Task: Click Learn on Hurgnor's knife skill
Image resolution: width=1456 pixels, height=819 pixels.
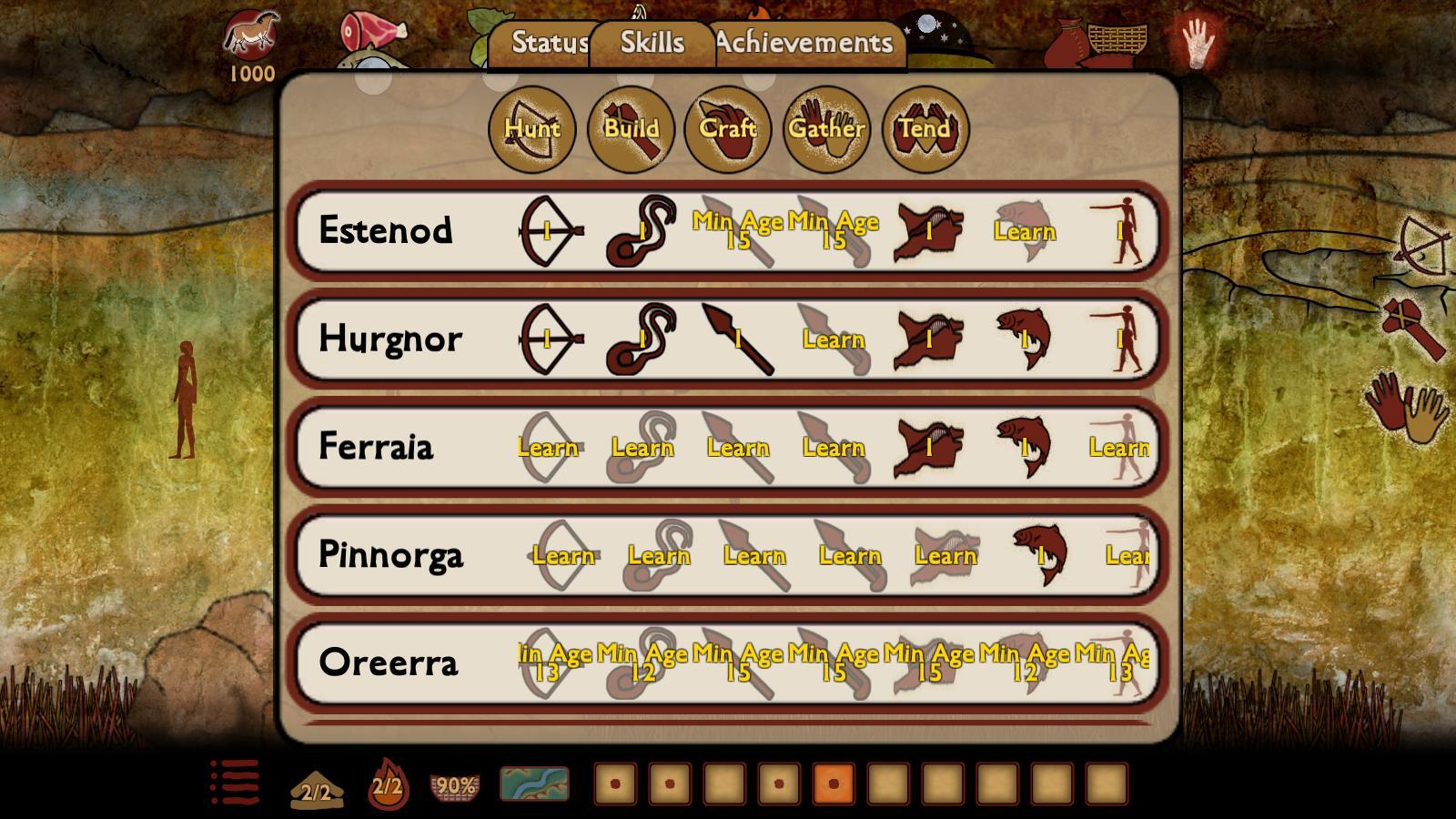Action: point(835,339)
